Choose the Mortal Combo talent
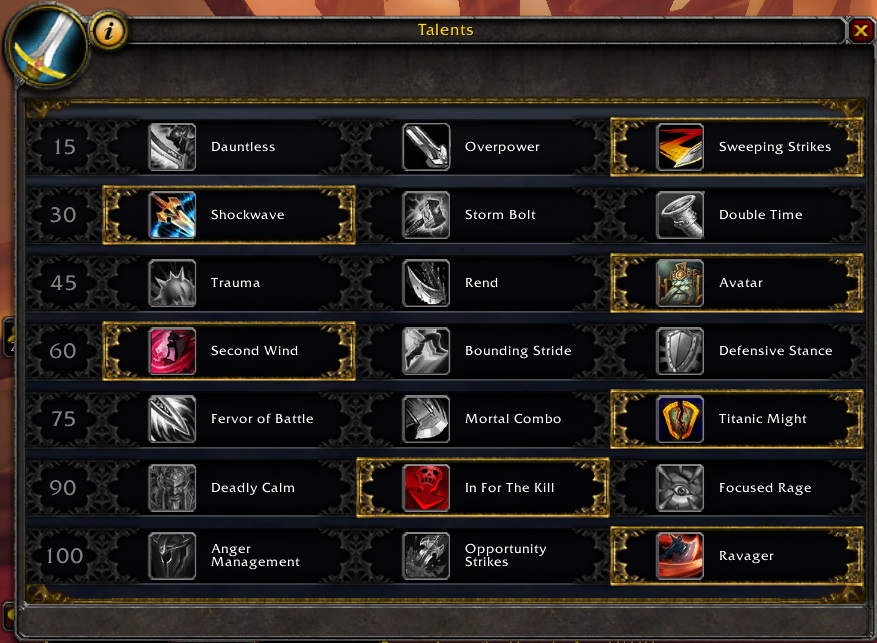 483,419
